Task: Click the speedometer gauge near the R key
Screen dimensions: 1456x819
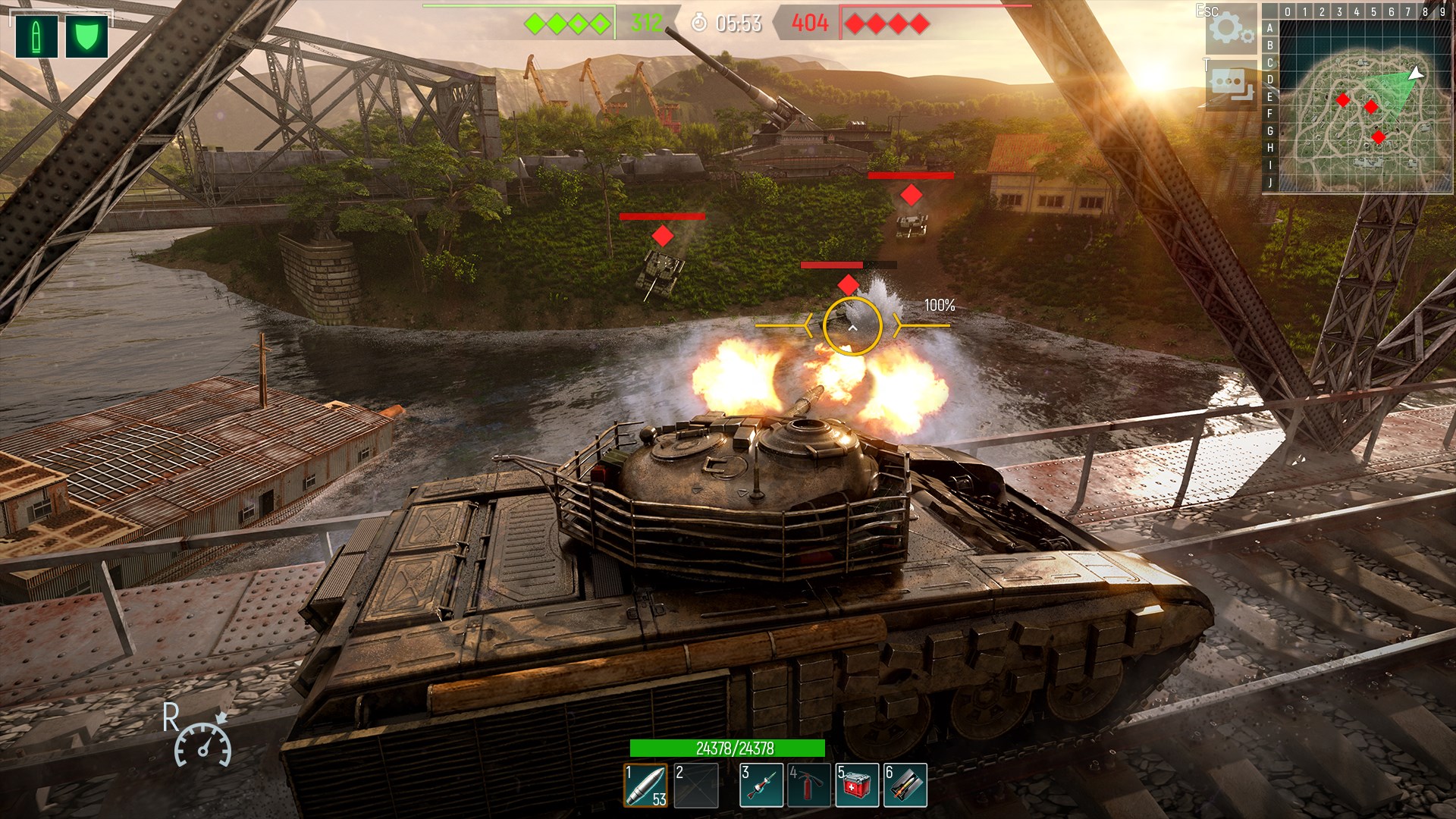Action: (205, 745)
